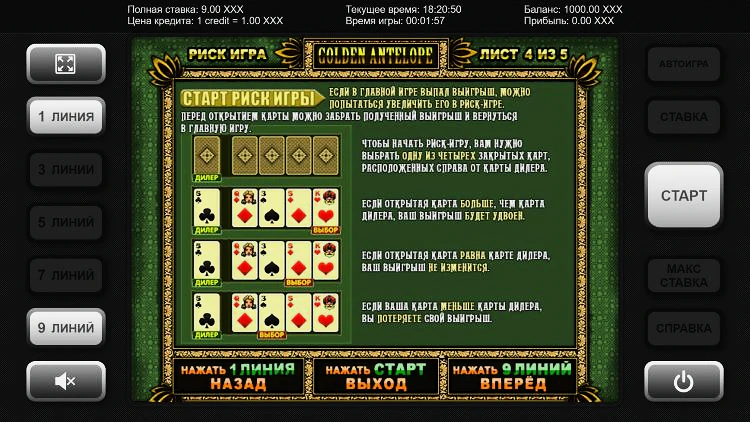The width and height of the screenshot is (750, 422).
Task: Mute sound with the speaker icon
Action: (66, 380)
